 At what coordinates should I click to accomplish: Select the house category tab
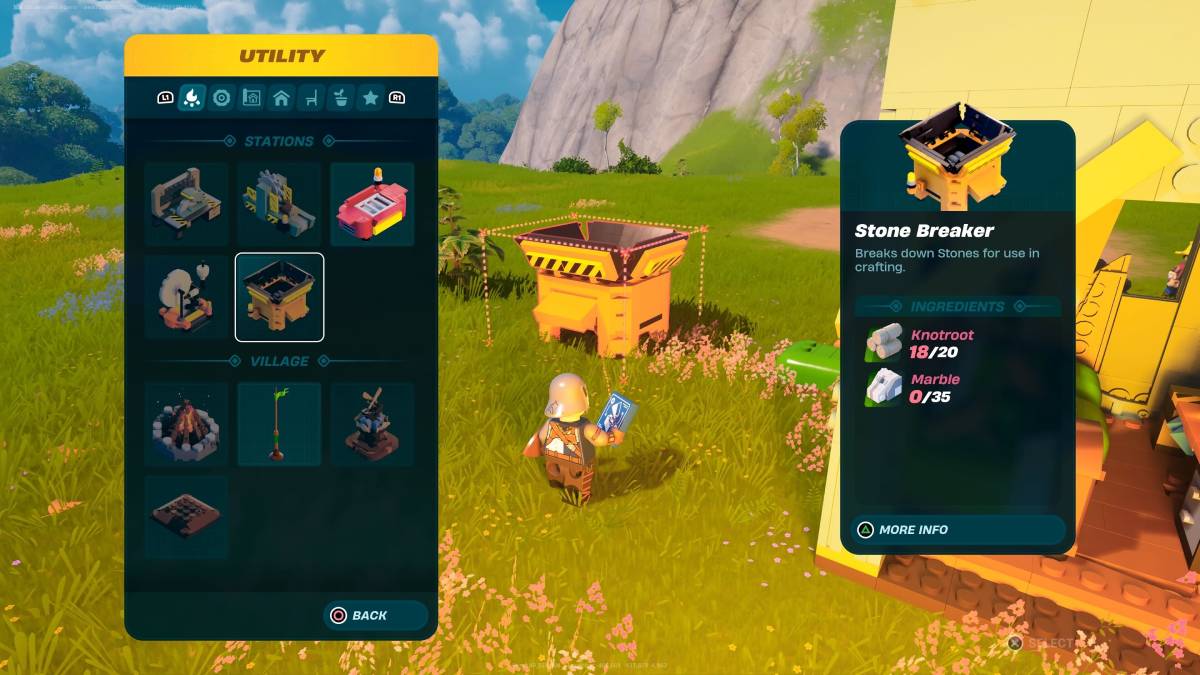click(x=281, y=98)
